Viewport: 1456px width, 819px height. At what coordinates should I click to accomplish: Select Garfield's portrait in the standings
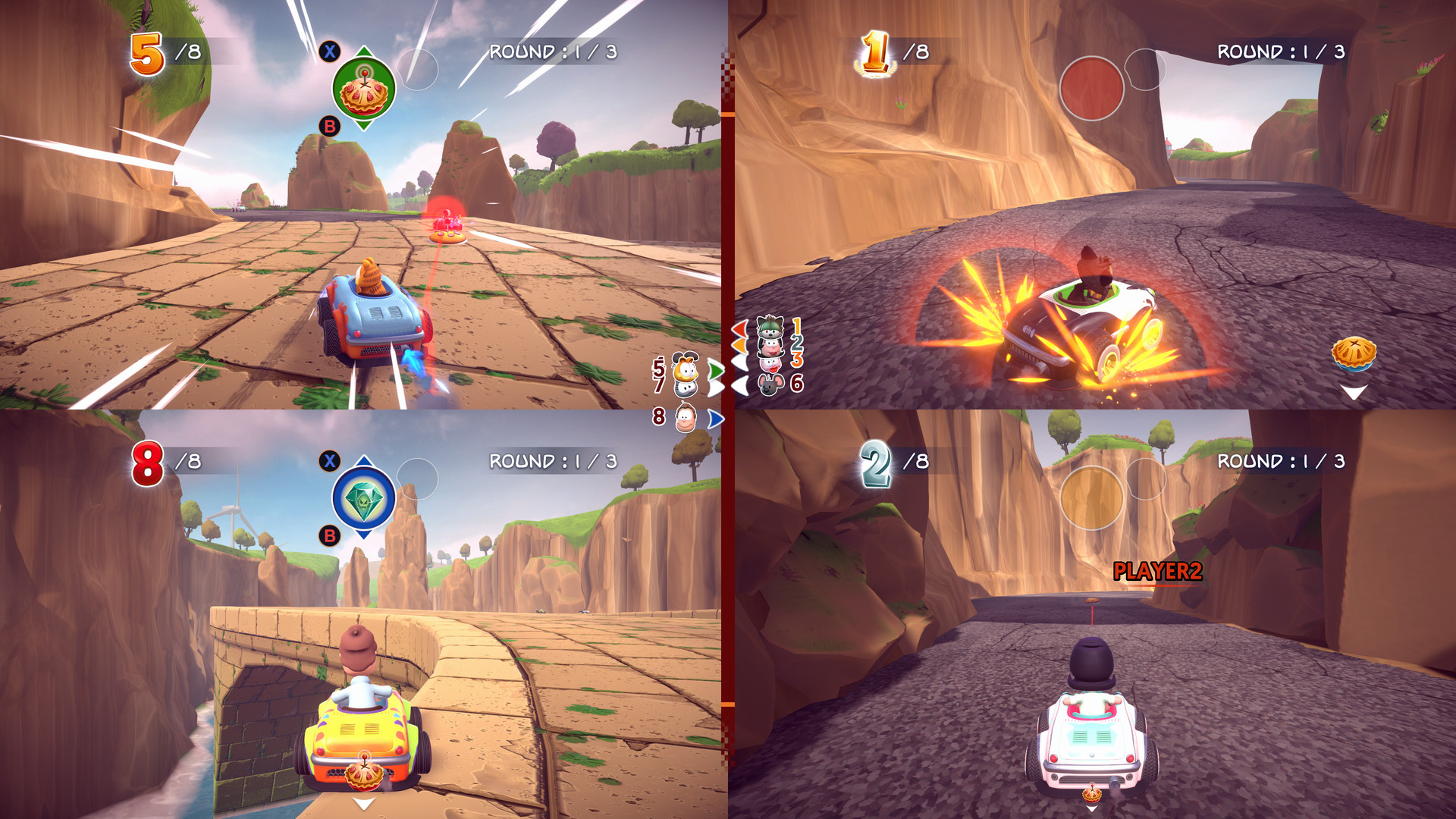[686, 369]
